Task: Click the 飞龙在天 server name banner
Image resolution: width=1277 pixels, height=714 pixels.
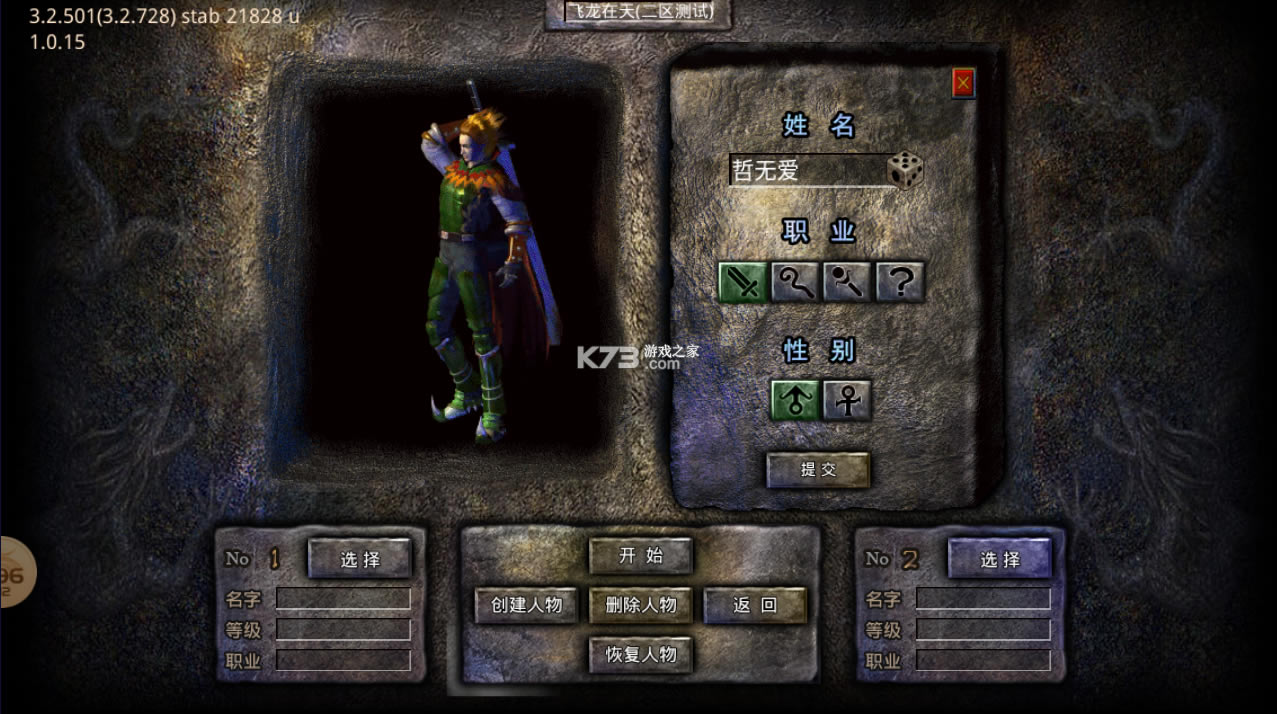Action: point(638,14)
